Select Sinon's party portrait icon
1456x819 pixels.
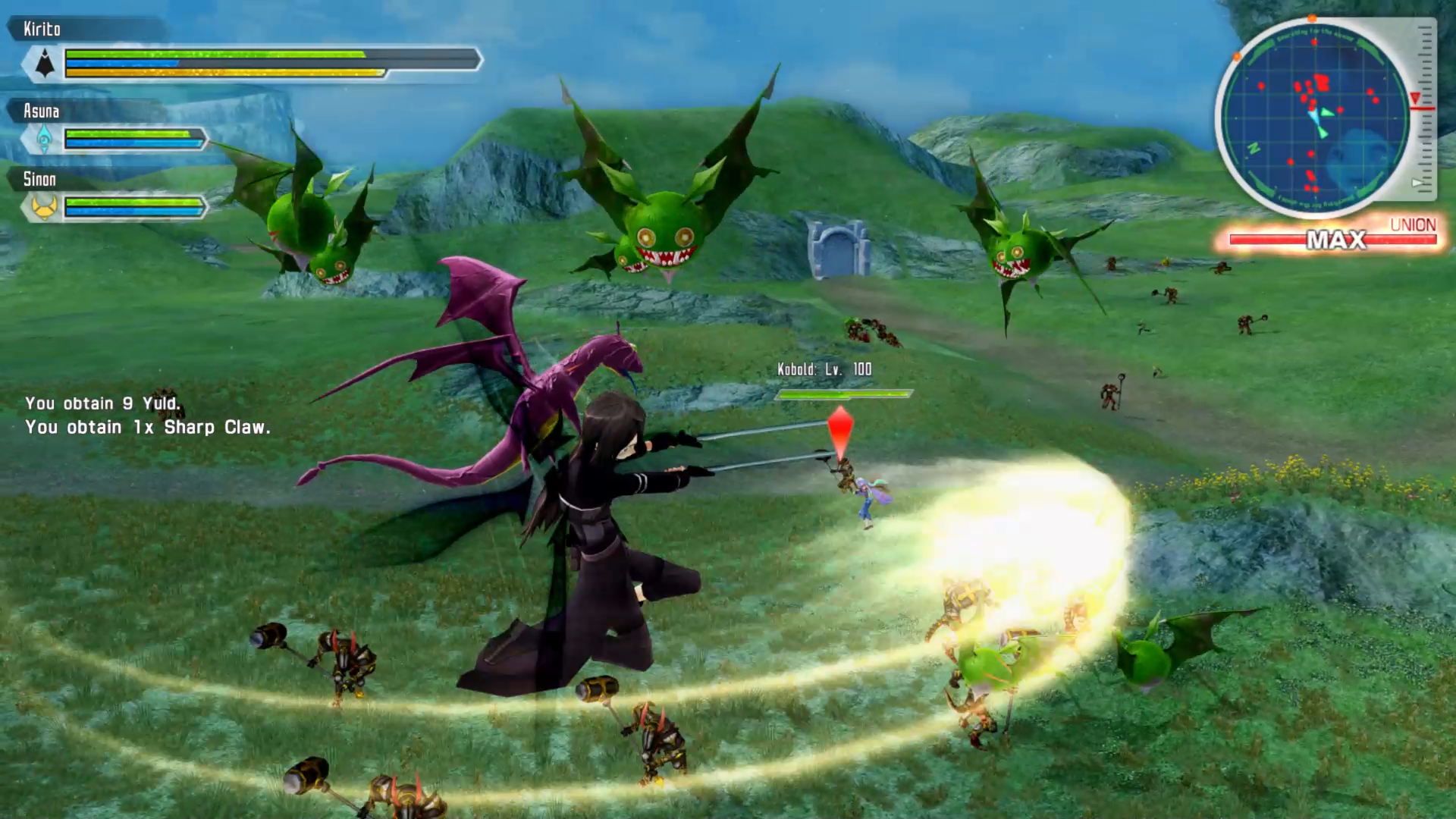tap(44, 206)
